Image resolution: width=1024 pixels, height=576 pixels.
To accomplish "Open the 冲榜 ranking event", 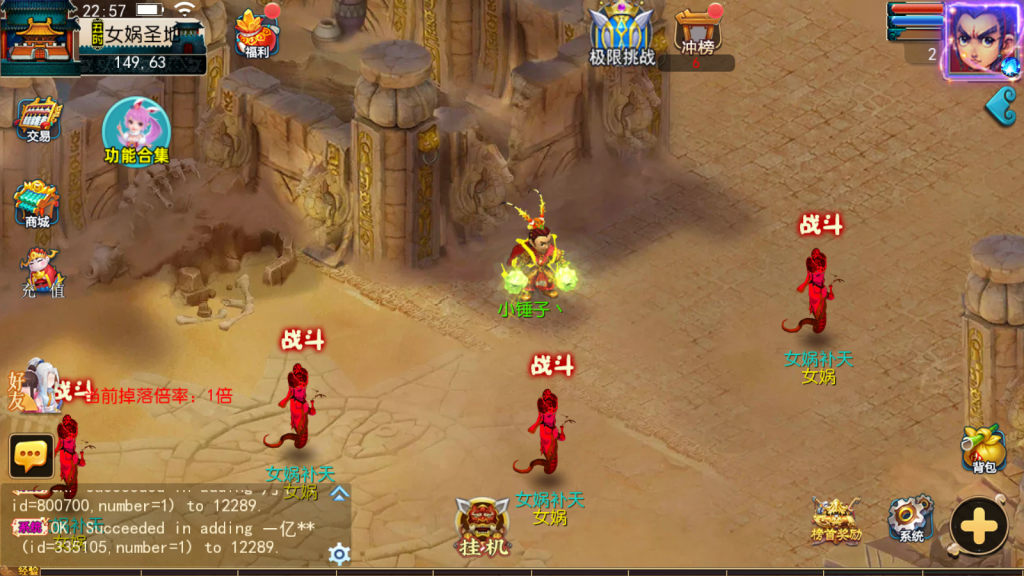I will [699, 33].
